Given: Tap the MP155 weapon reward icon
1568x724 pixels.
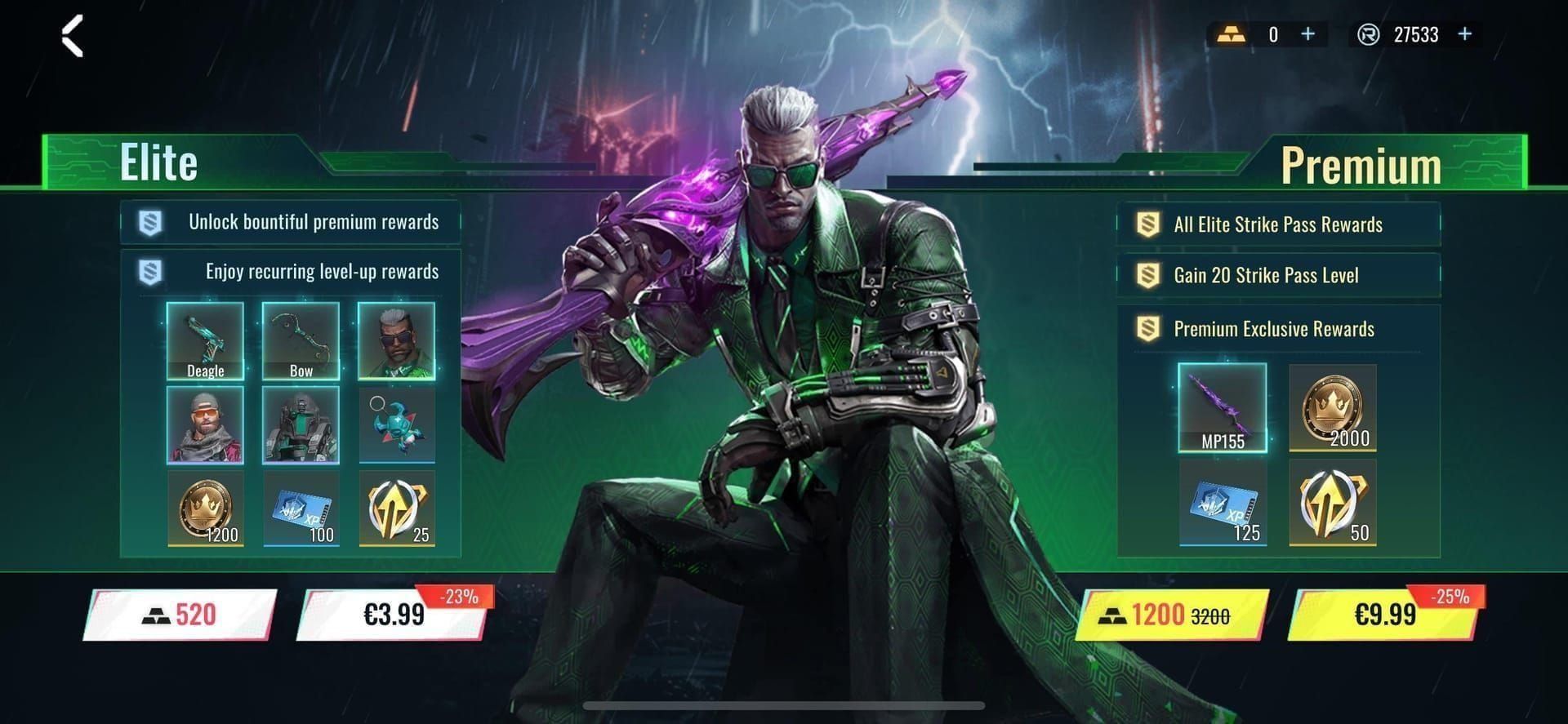Looking at the screenshot, I should coord(1223,408).
